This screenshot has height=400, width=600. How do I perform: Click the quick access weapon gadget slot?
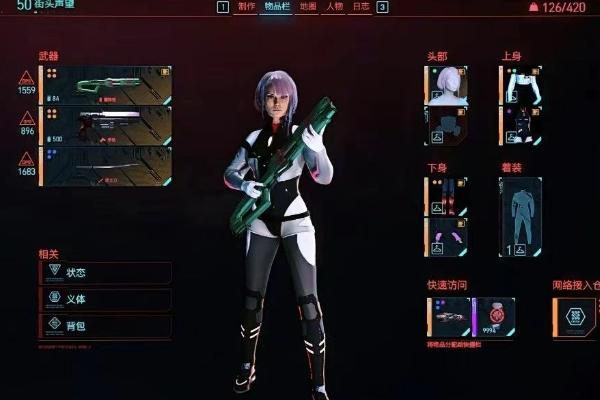click(x=447, y=317)
